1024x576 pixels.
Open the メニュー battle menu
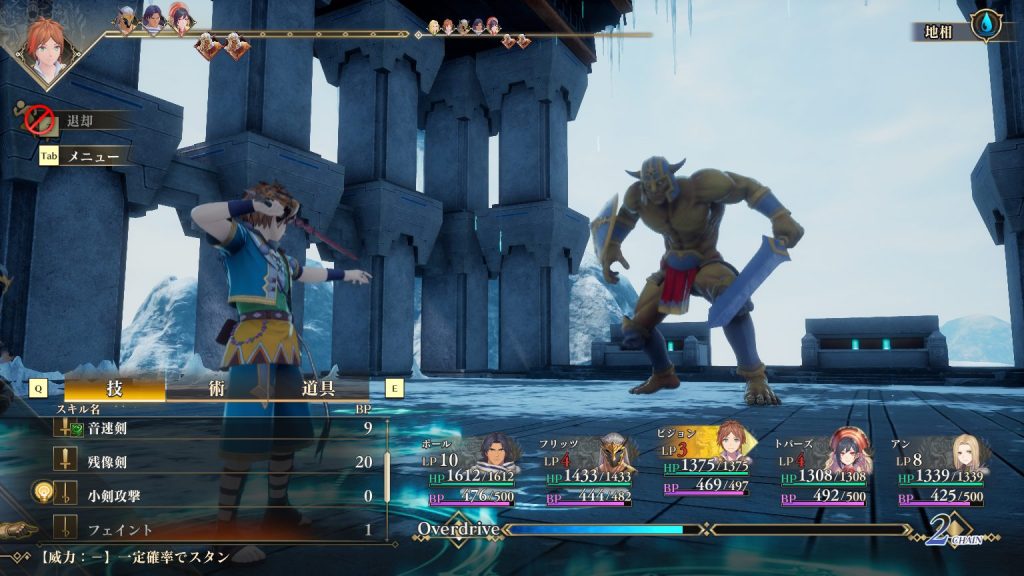point(92,156)
